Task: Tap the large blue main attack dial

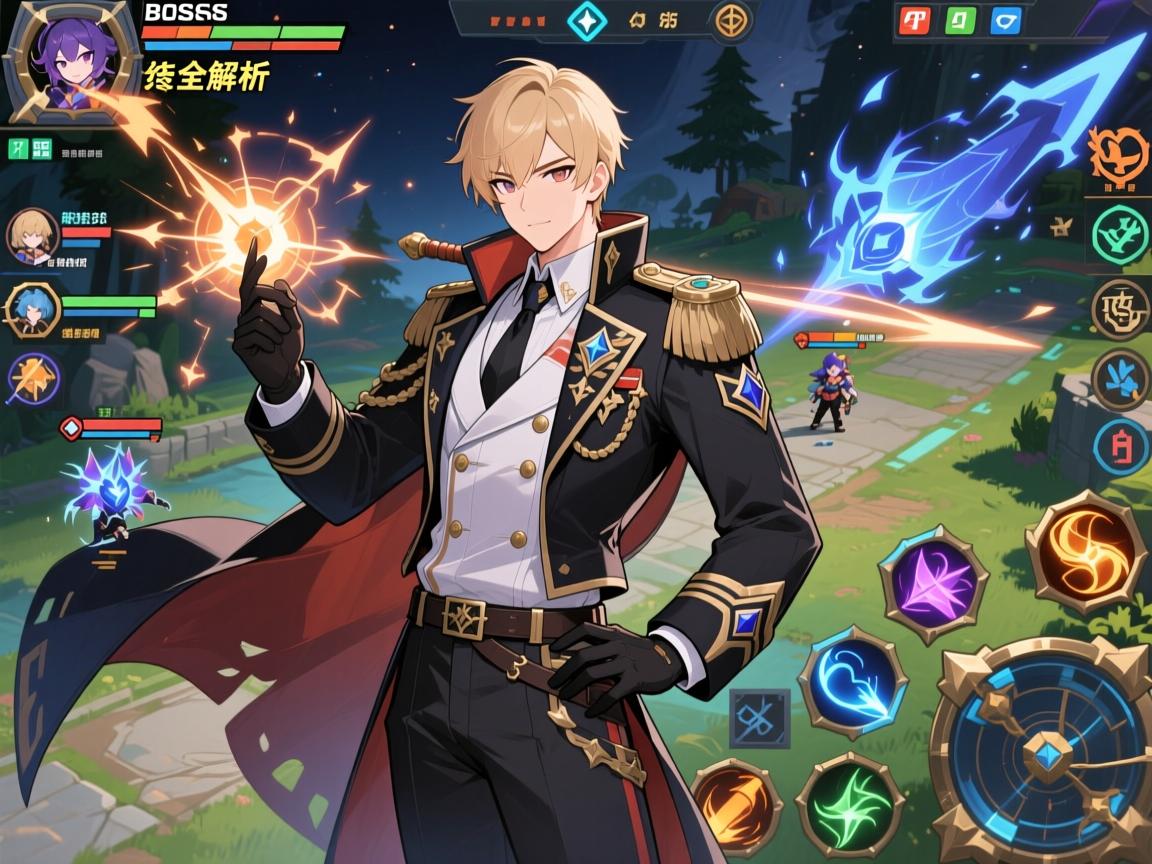Action: [1043, 749]
